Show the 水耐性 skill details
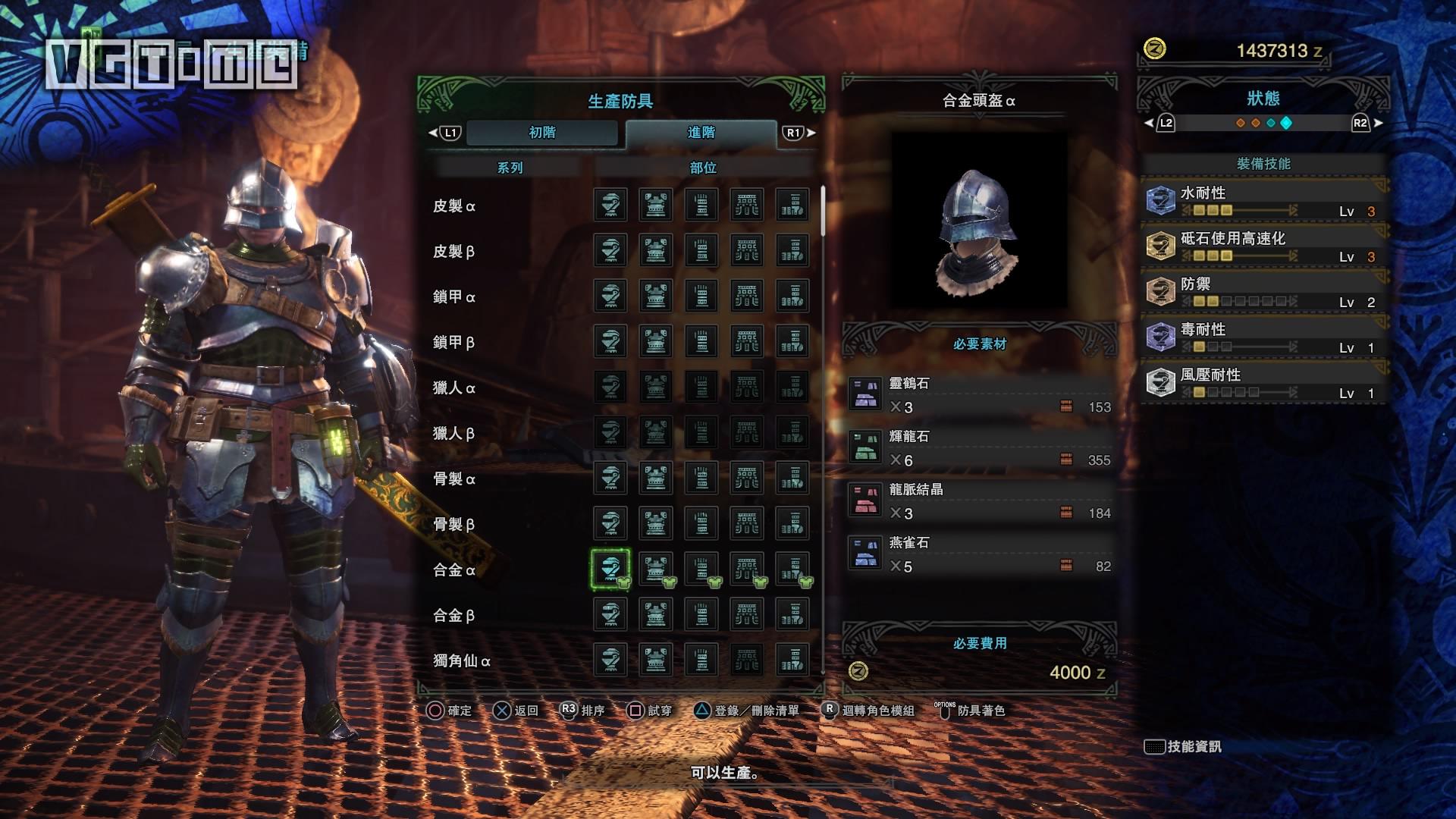1456x819 pixels. (x=1263, y=201)
